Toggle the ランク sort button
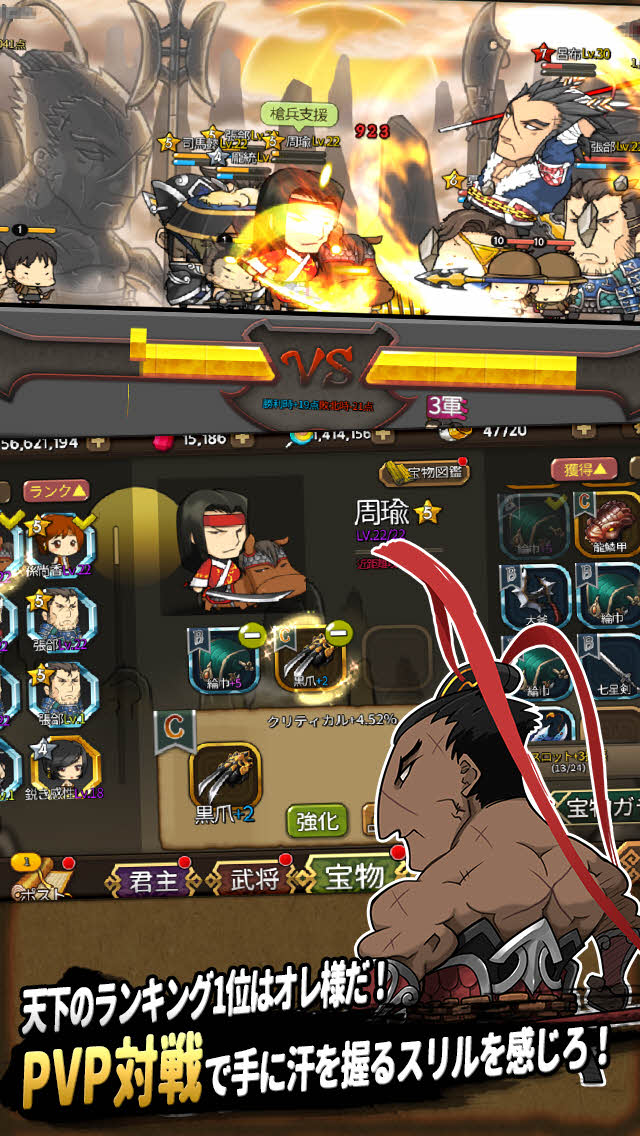This screenshot has height=1136, width=640. (x=57, y=490)
